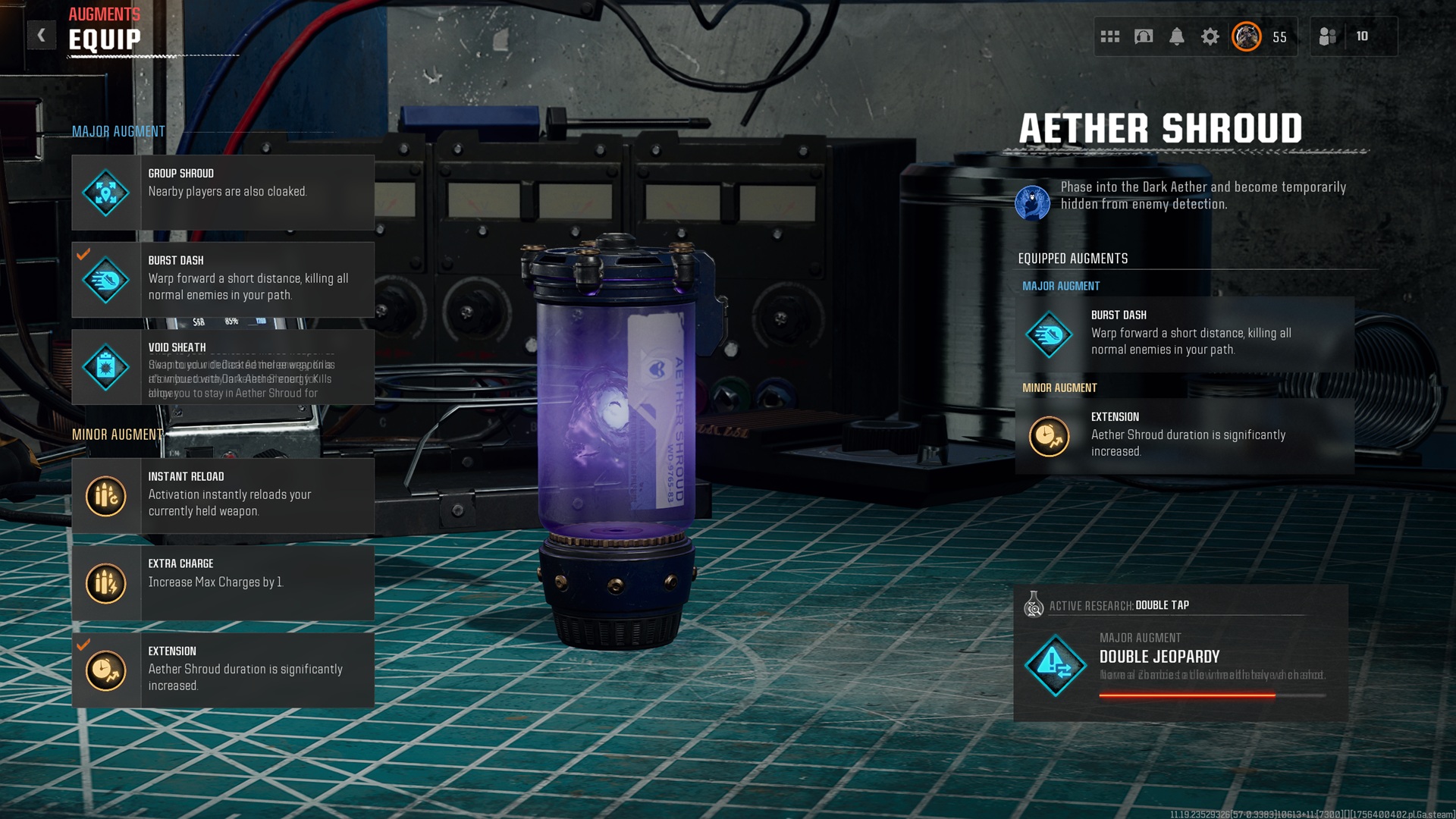Open the notifications bell
The width and height of the screenshot is (1456, 819).
[1177, 36]
